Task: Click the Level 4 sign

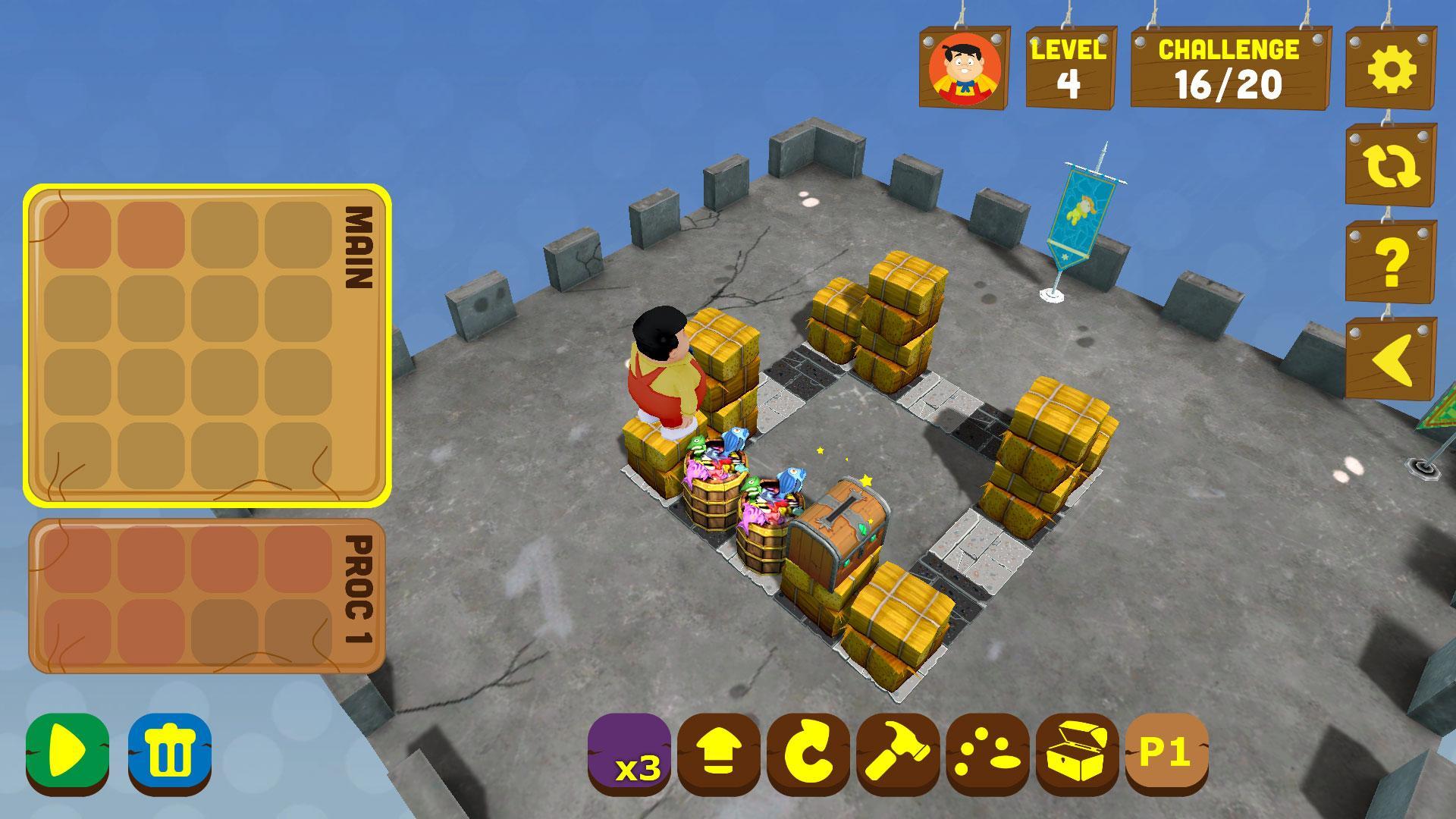Action: click(x=1069, y=68)
